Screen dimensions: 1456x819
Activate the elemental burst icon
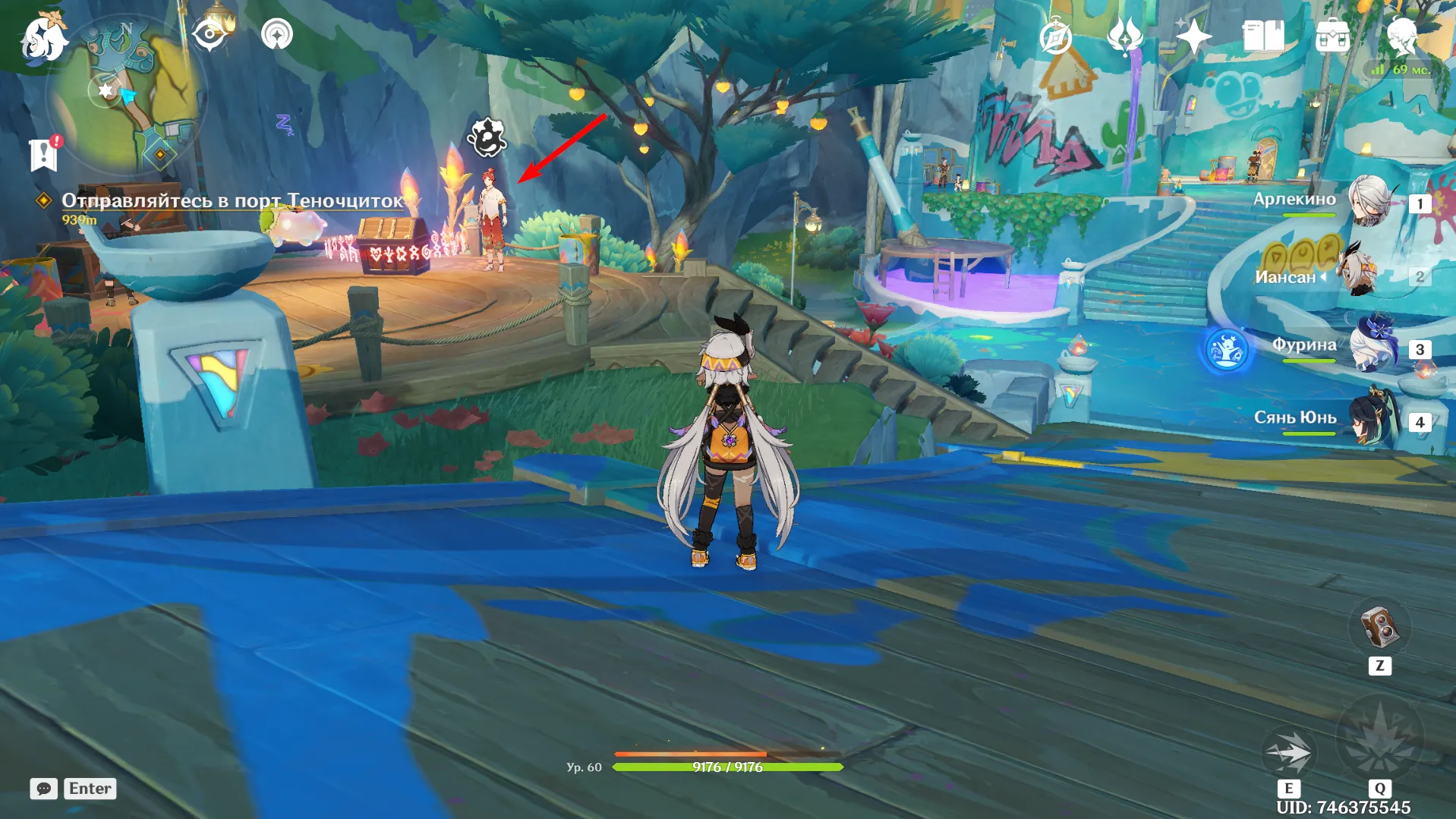pos(1379,736)
